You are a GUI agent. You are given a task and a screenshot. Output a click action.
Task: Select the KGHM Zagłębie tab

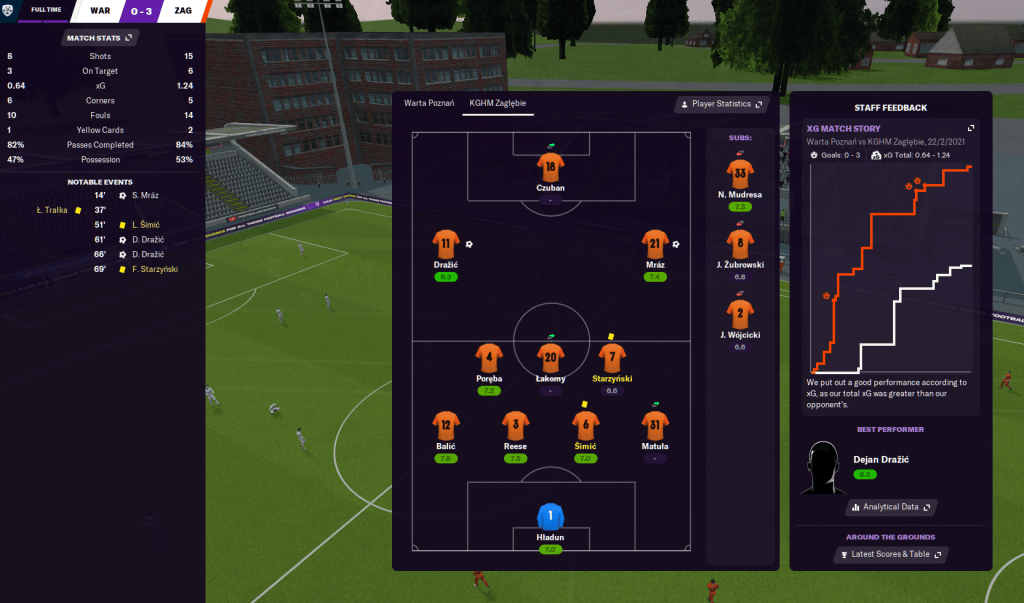[497, 103]
